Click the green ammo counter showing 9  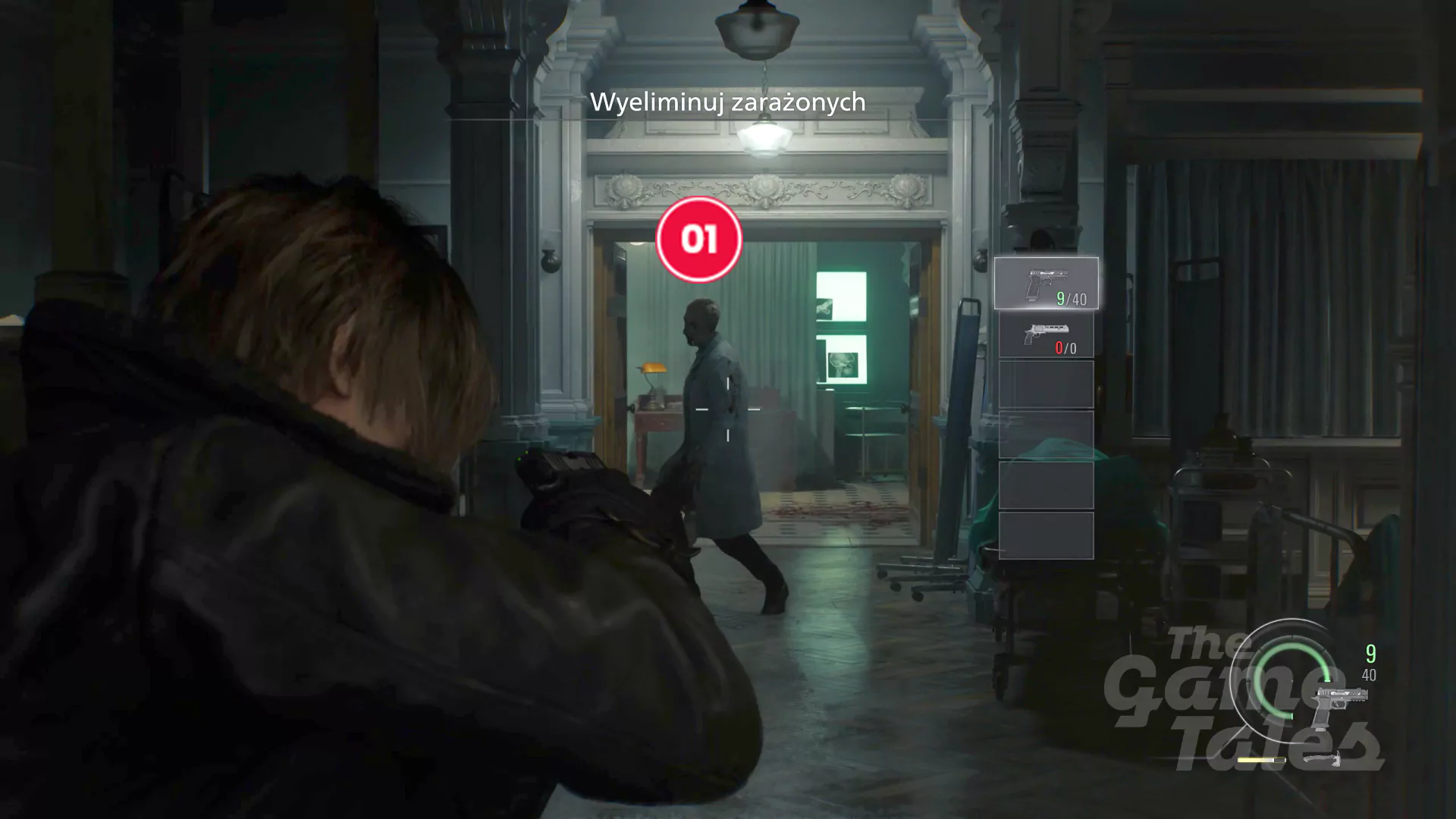click(x=1370, y=652)
